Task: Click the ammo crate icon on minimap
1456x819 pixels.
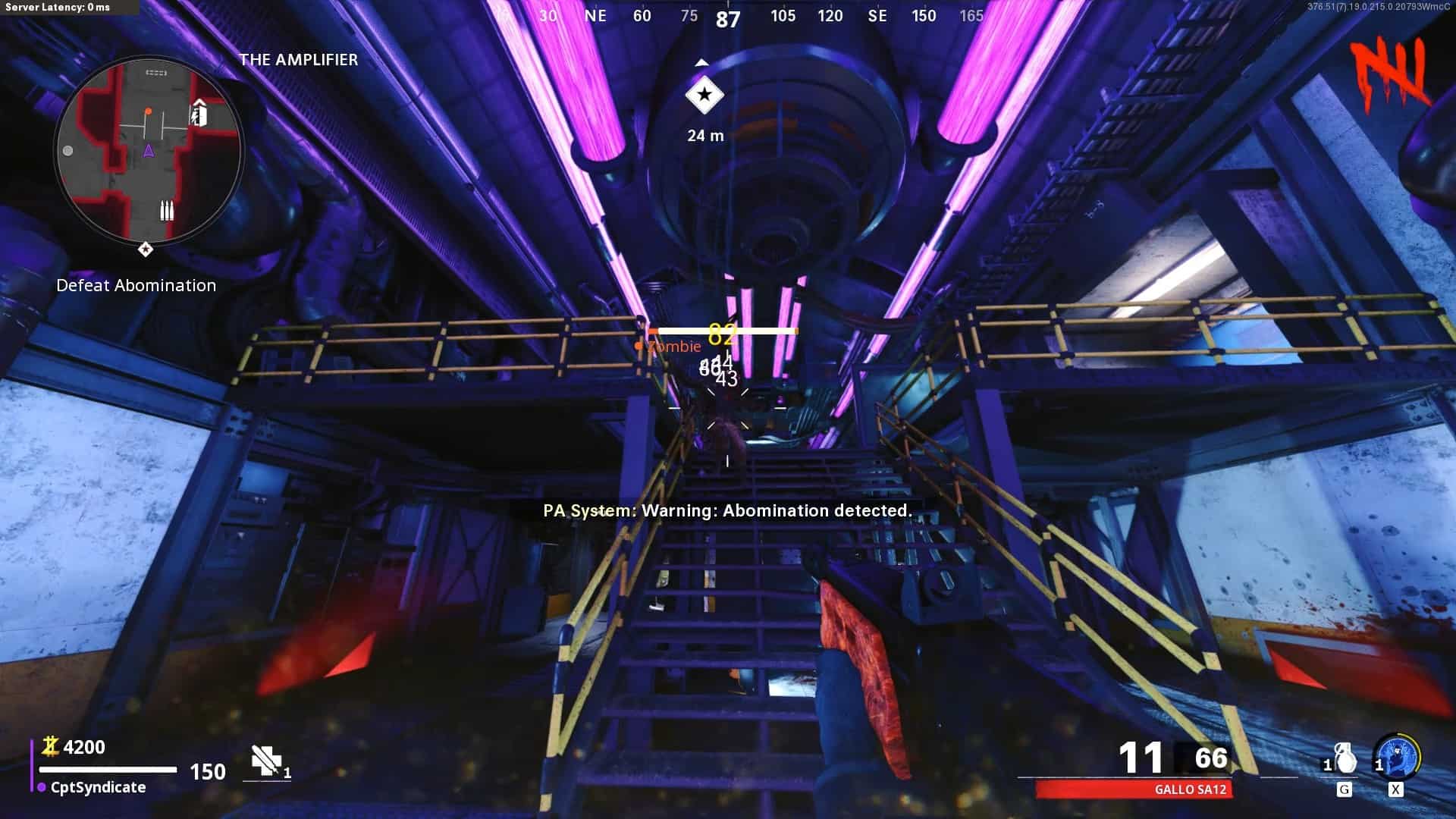Action: click(x=167, y=209)
